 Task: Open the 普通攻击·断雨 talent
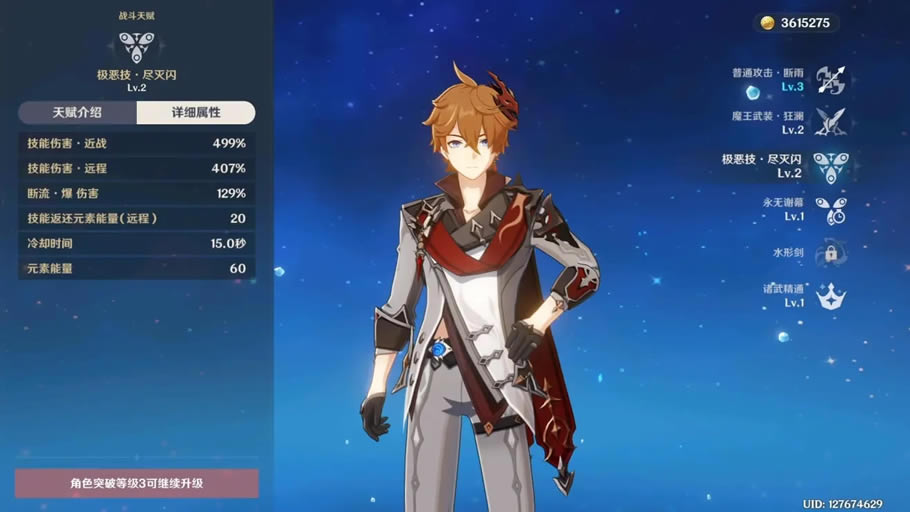[x=830, y=80]
